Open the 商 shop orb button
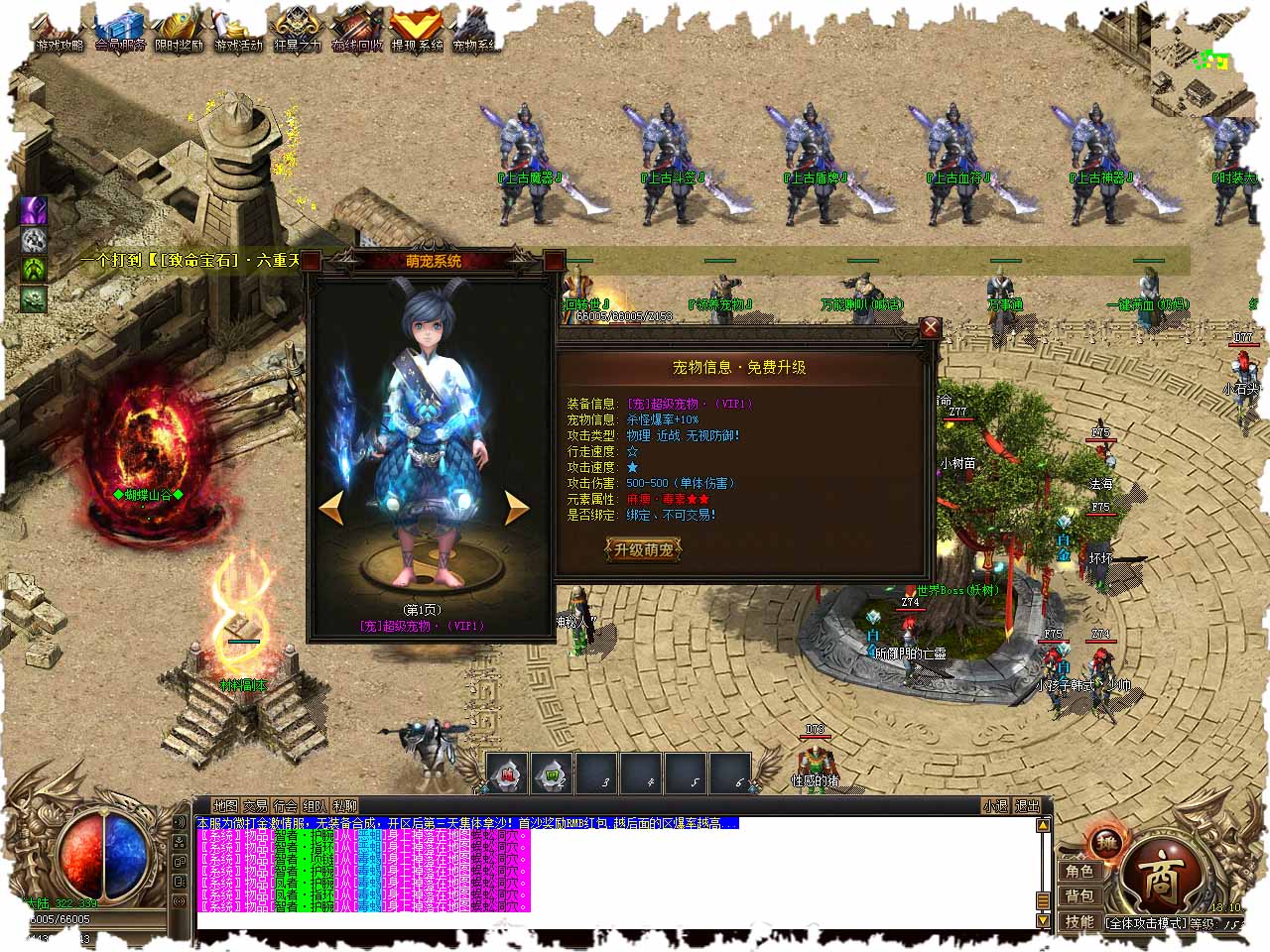The height and width of the screenshot is (952, 1270). pos(1159,880)
